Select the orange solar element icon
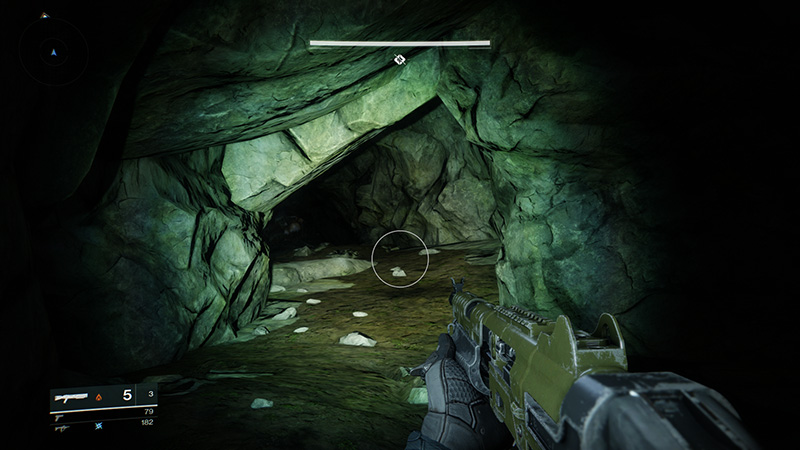 click(99, 397)
